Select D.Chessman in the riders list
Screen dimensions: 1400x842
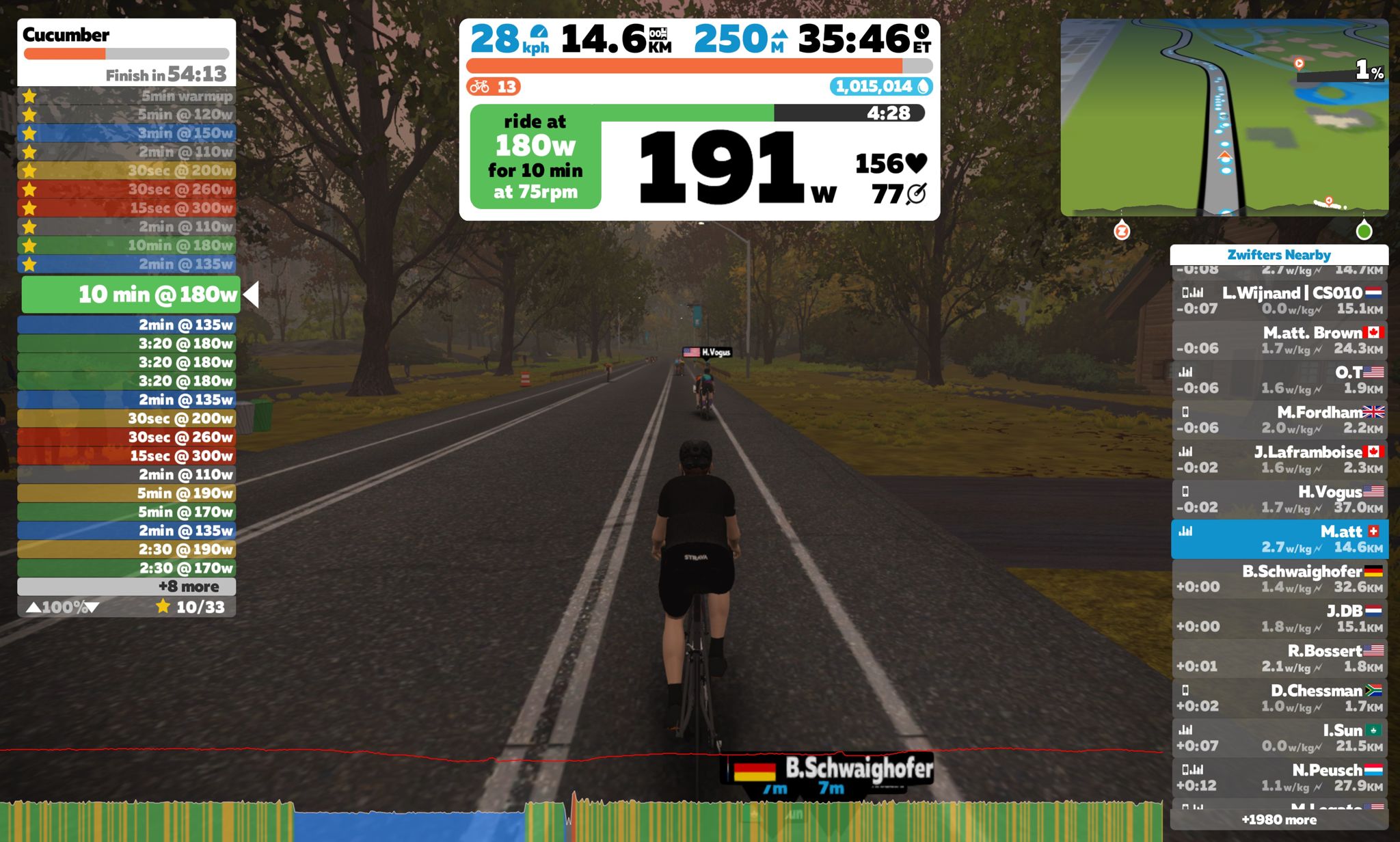(x=1279, y=698)
